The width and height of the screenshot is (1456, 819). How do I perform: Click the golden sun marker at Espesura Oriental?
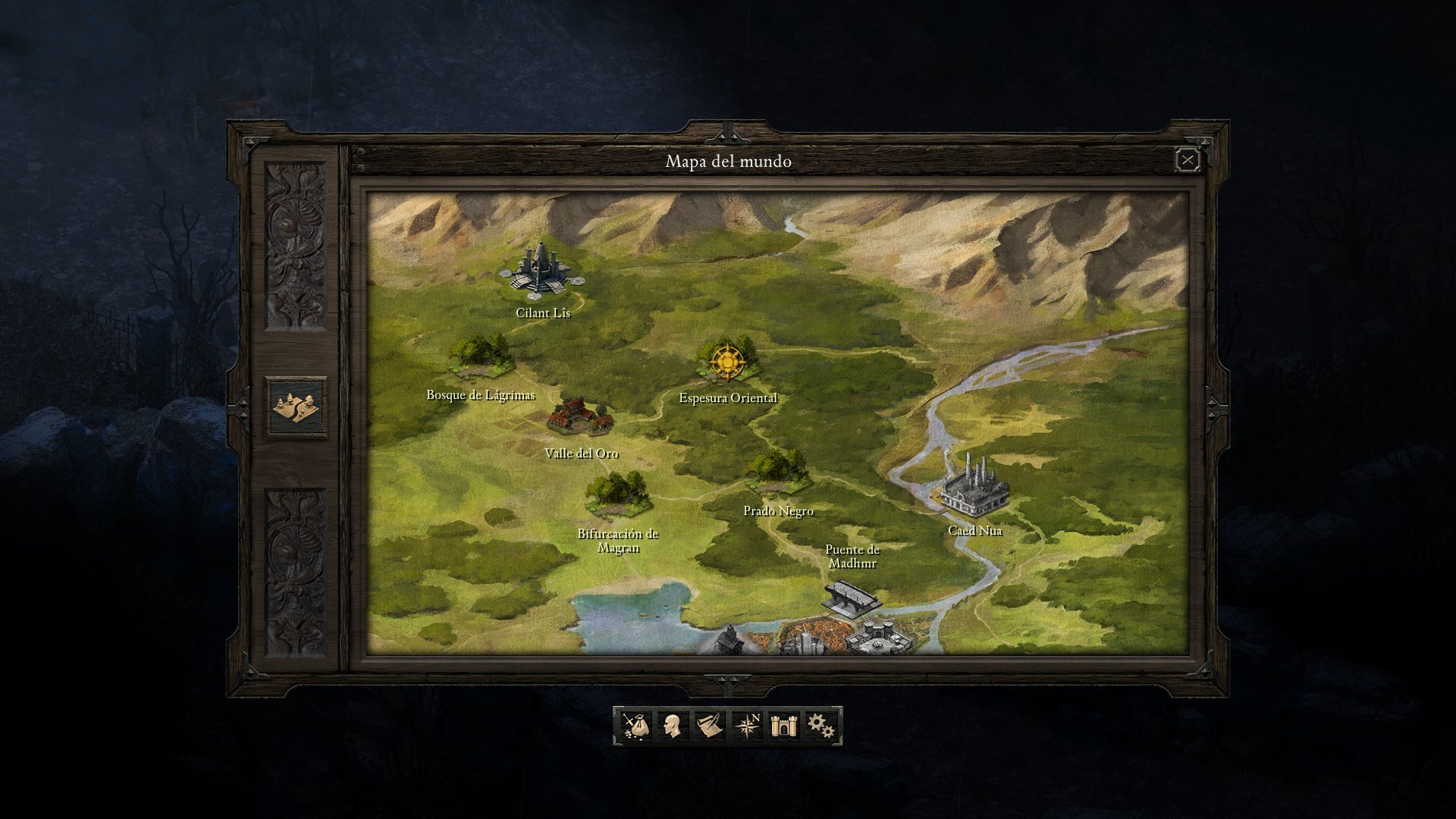point(727,363)
